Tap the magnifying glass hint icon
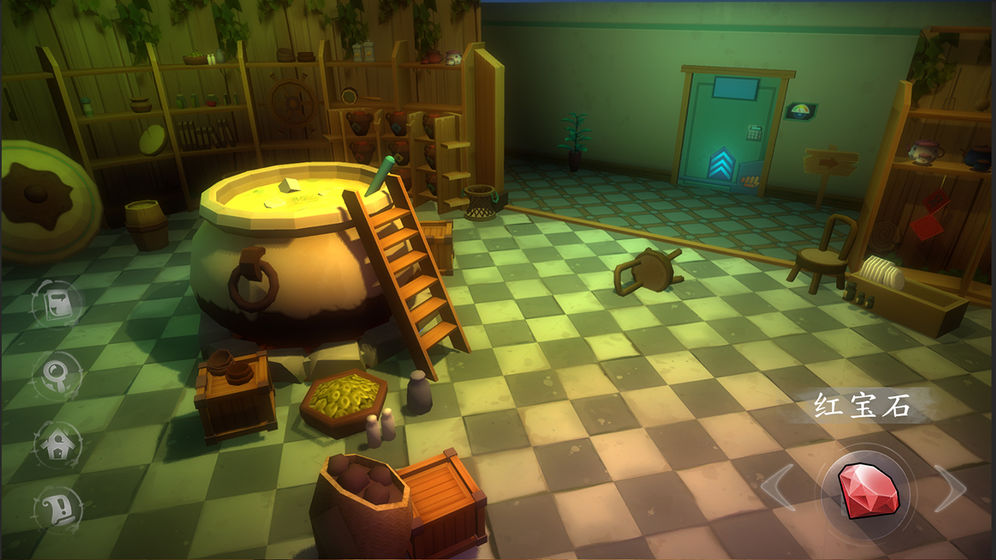 [x=57, y=375]
